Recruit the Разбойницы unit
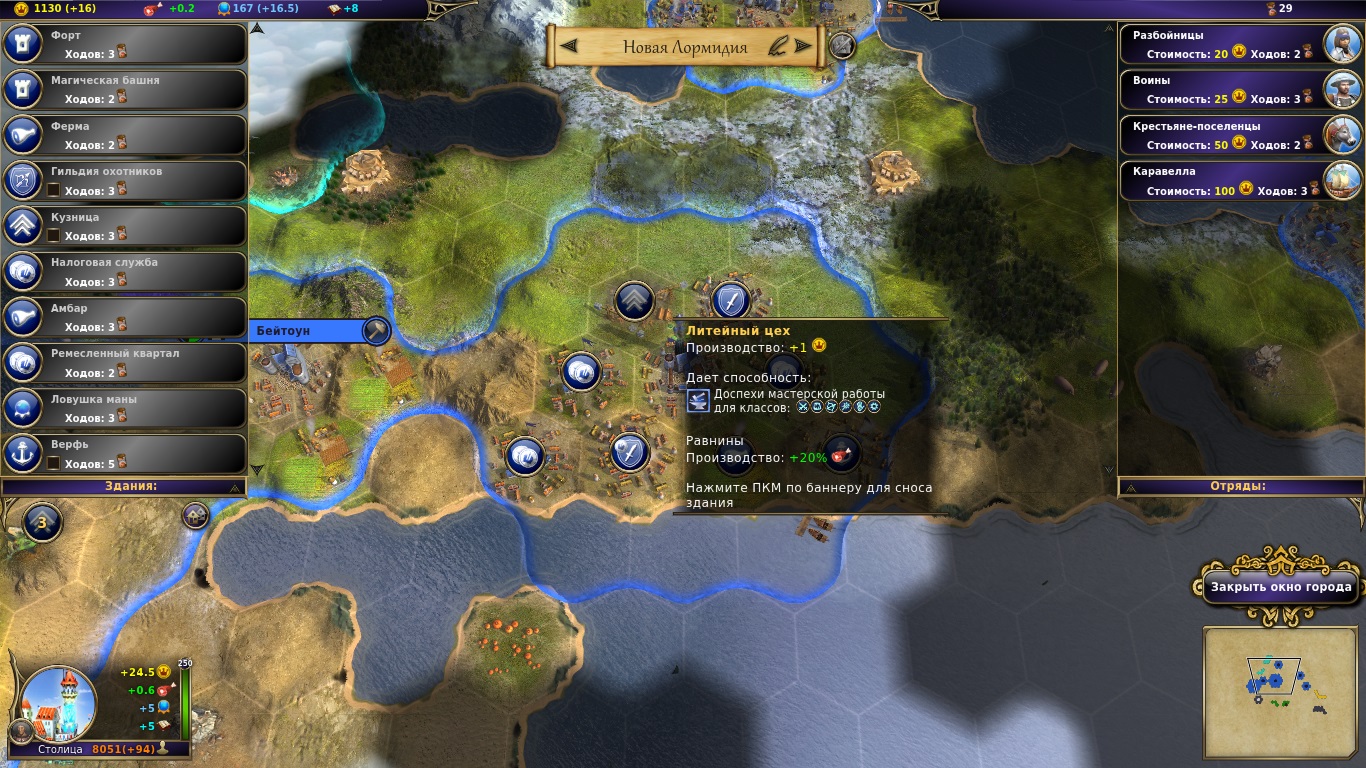This screenshot has height=768, width=1366. [1240, 44]
